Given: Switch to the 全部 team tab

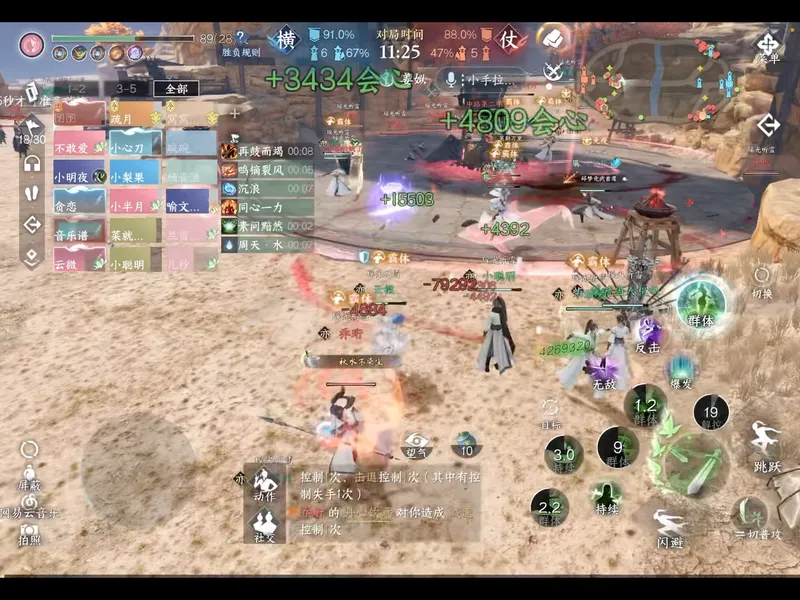Looking at the screenshot, I should coord(176,88).
